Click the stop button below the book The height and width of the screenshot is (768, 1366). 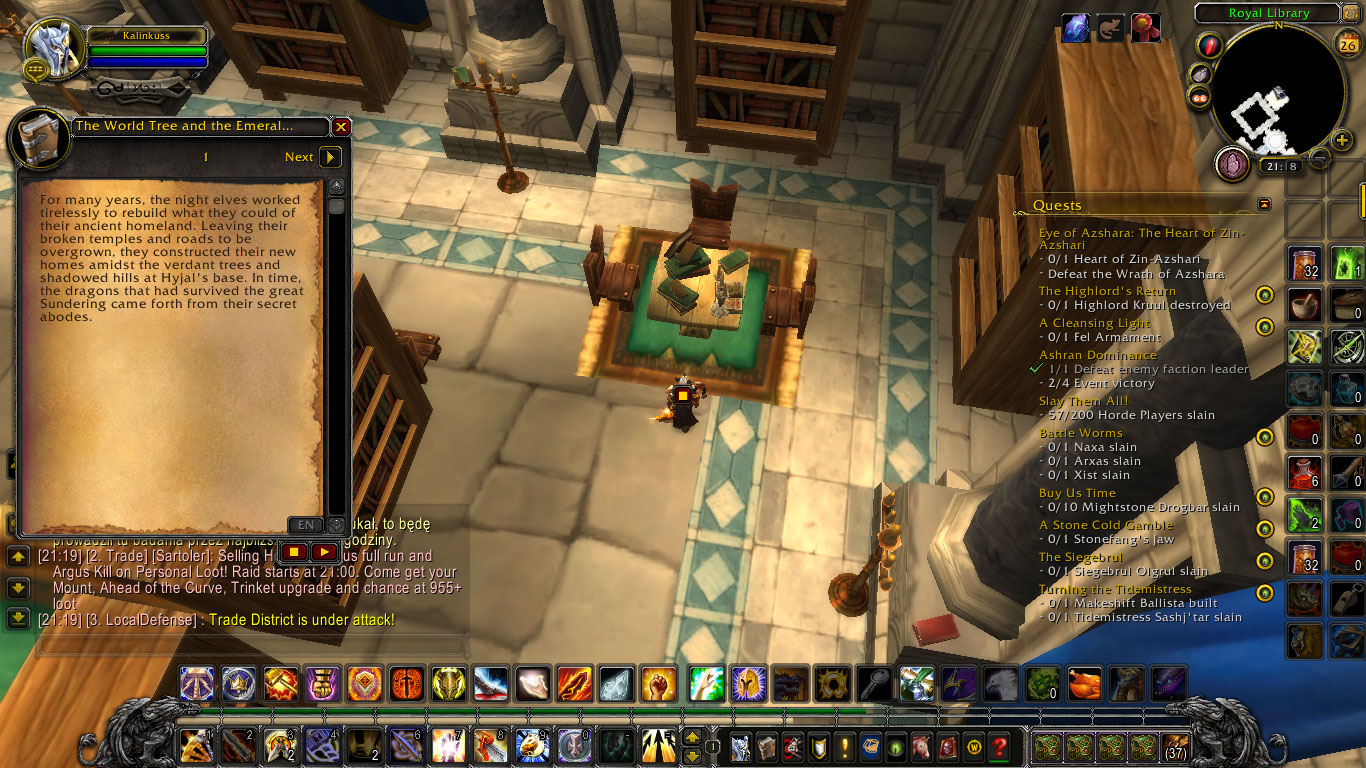point(294,551)
